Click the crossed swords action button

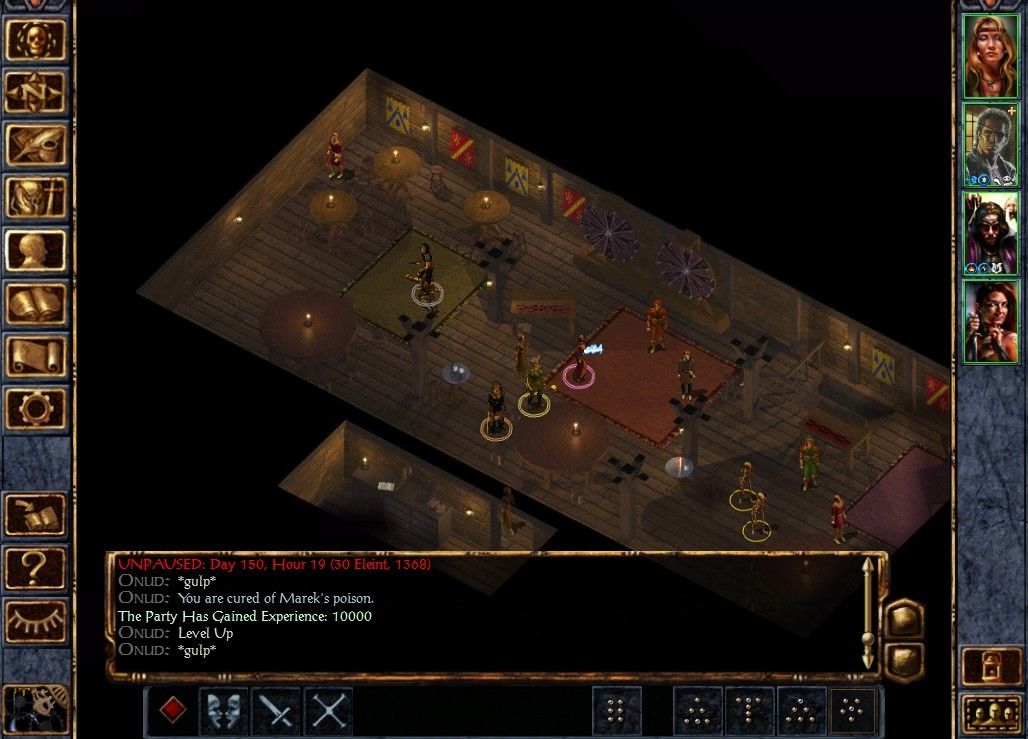[329, 710]
